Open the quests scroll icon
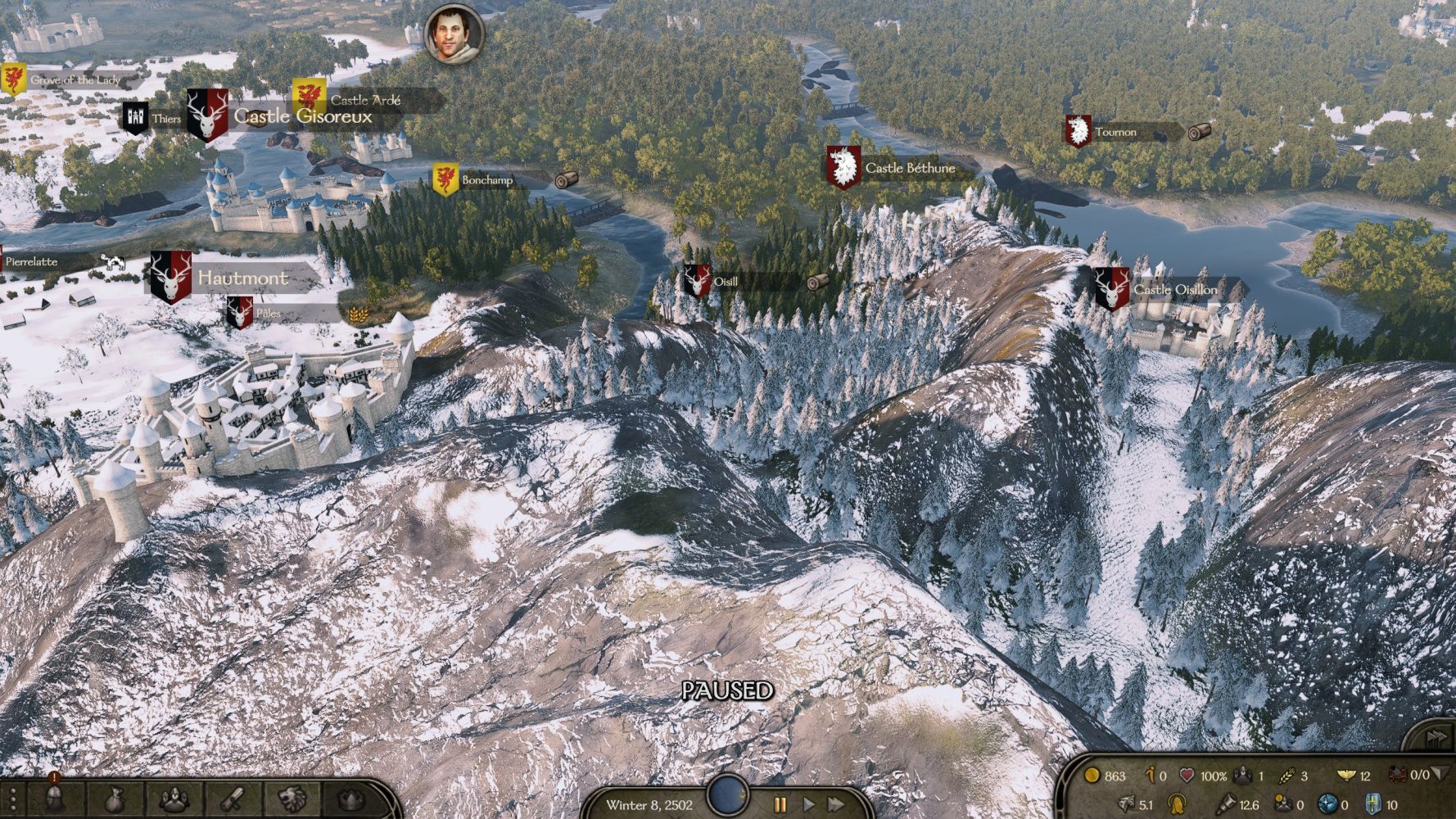Image resolution: width=1456 pixels, height=819 pixels. pyautogui.click(x=233, y=799)
